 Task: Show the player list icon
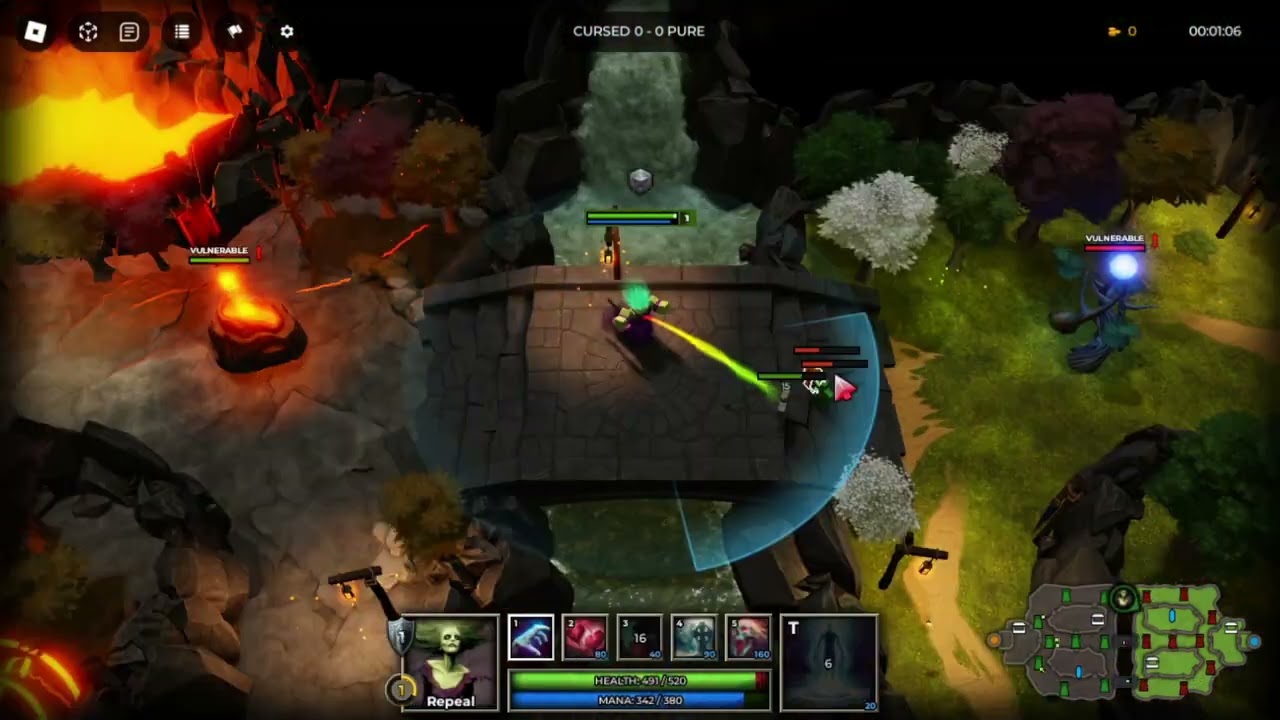coord(182,32)
